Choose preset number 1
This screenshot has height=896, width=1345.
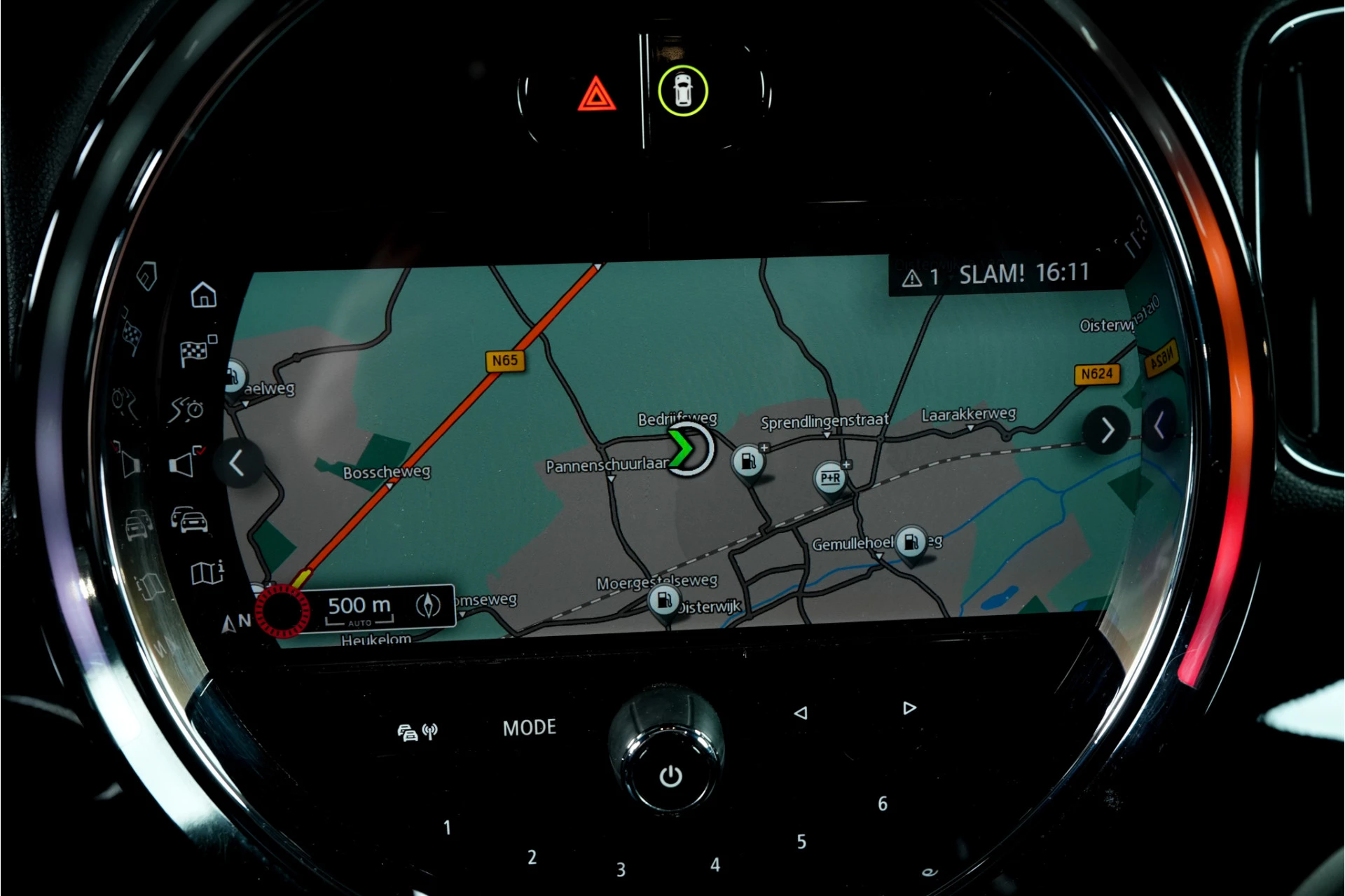pos(448,828)
